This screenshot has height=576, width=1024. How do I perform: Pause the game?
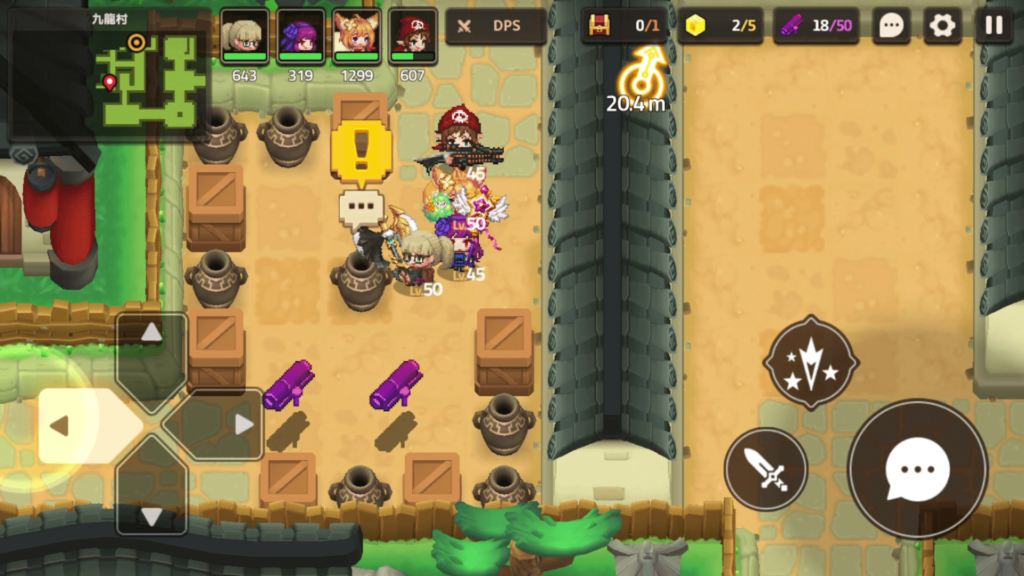click(993, 26)
